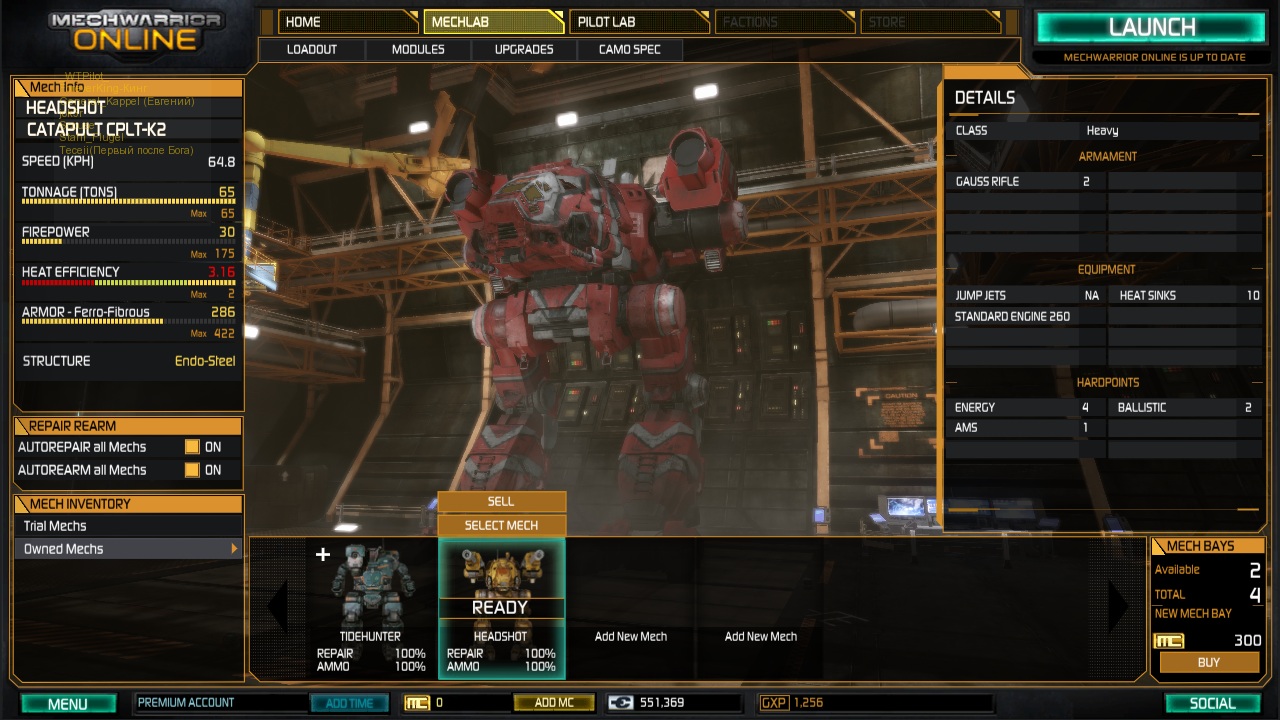This screenshot has width=1280, height=720.
Task: Toggle AUTOREPAIR all Mechs checkbox
Action: pos(192,447)
